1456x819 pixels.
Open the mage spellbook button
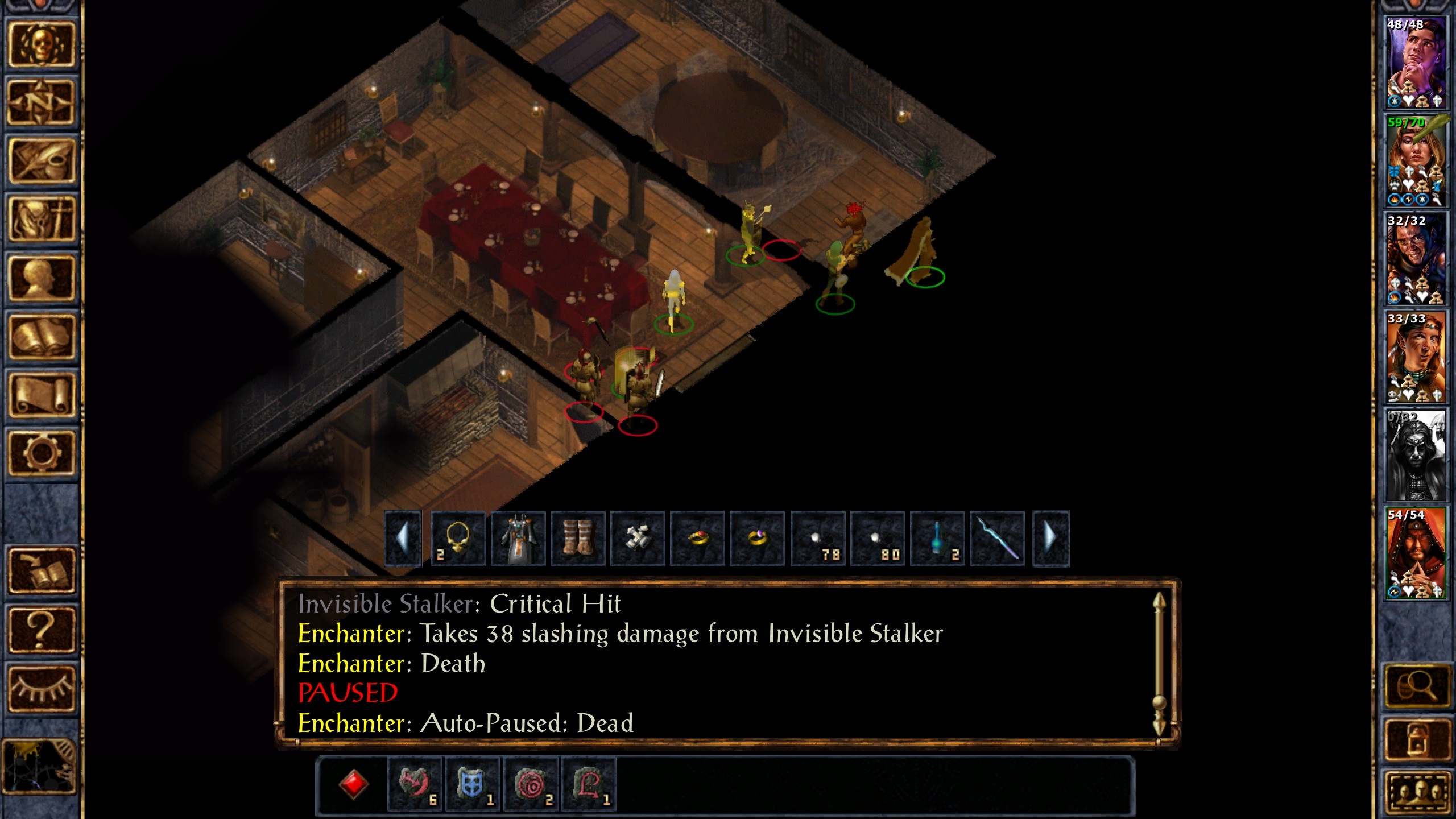pyautogui.click(x=41, y=337)
